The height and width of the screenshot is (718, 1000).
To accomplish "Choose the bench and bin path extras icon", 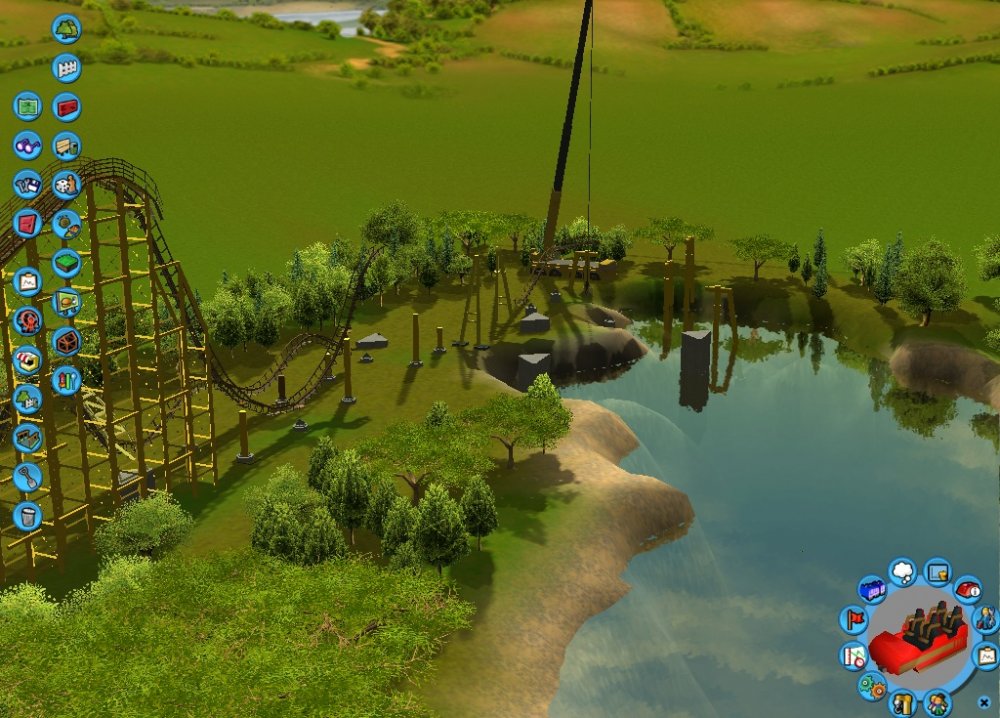I will click(x=66, y=146).
